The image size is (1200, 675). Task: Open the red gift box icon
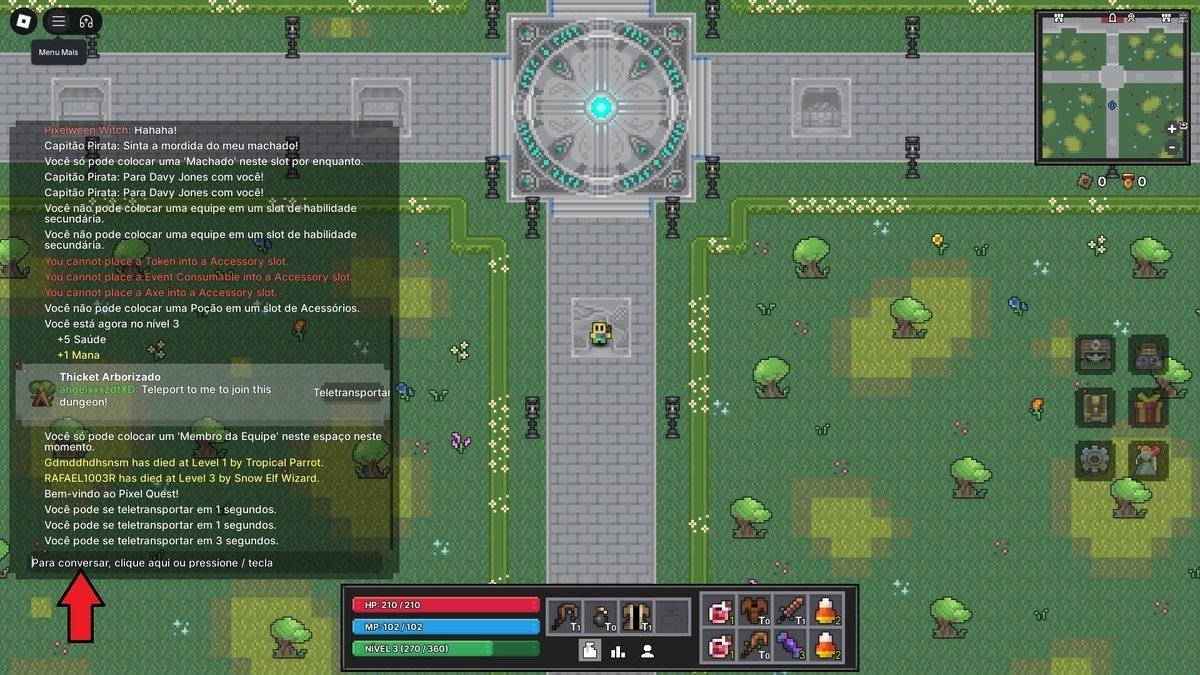tap(1148, 407)
